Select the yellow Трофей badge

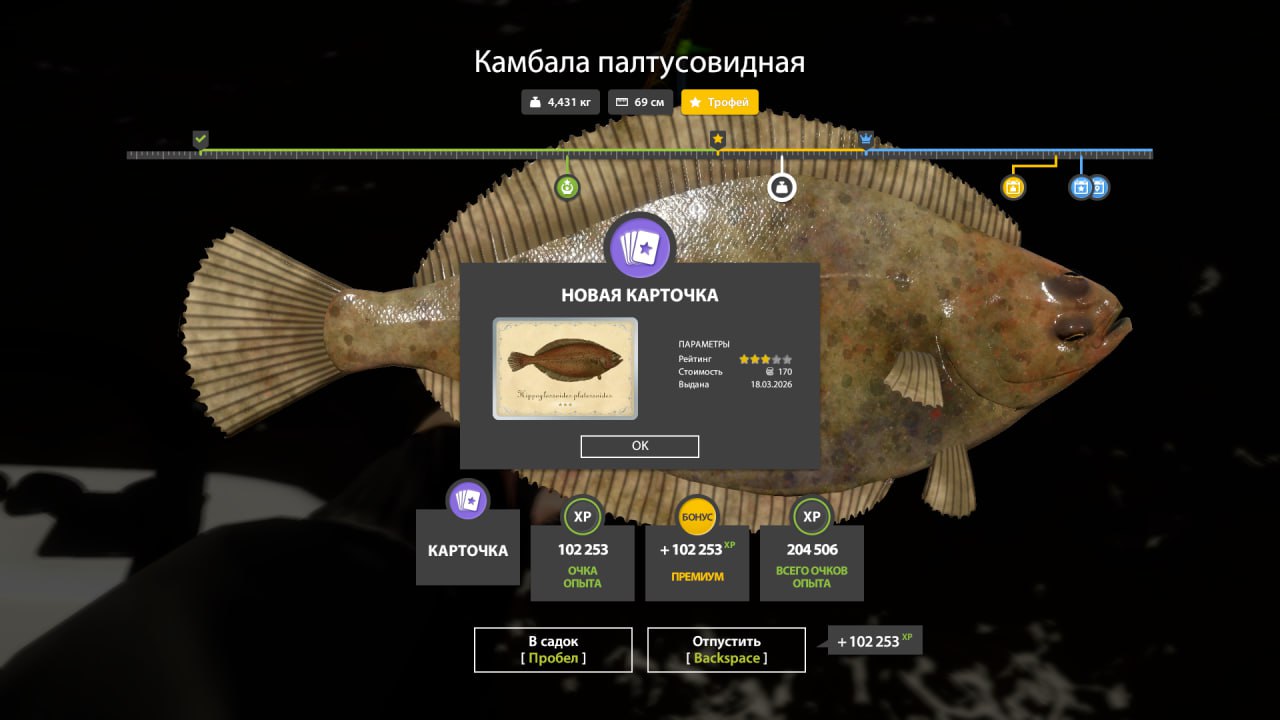pyautogui.click(x=719, y=101)
